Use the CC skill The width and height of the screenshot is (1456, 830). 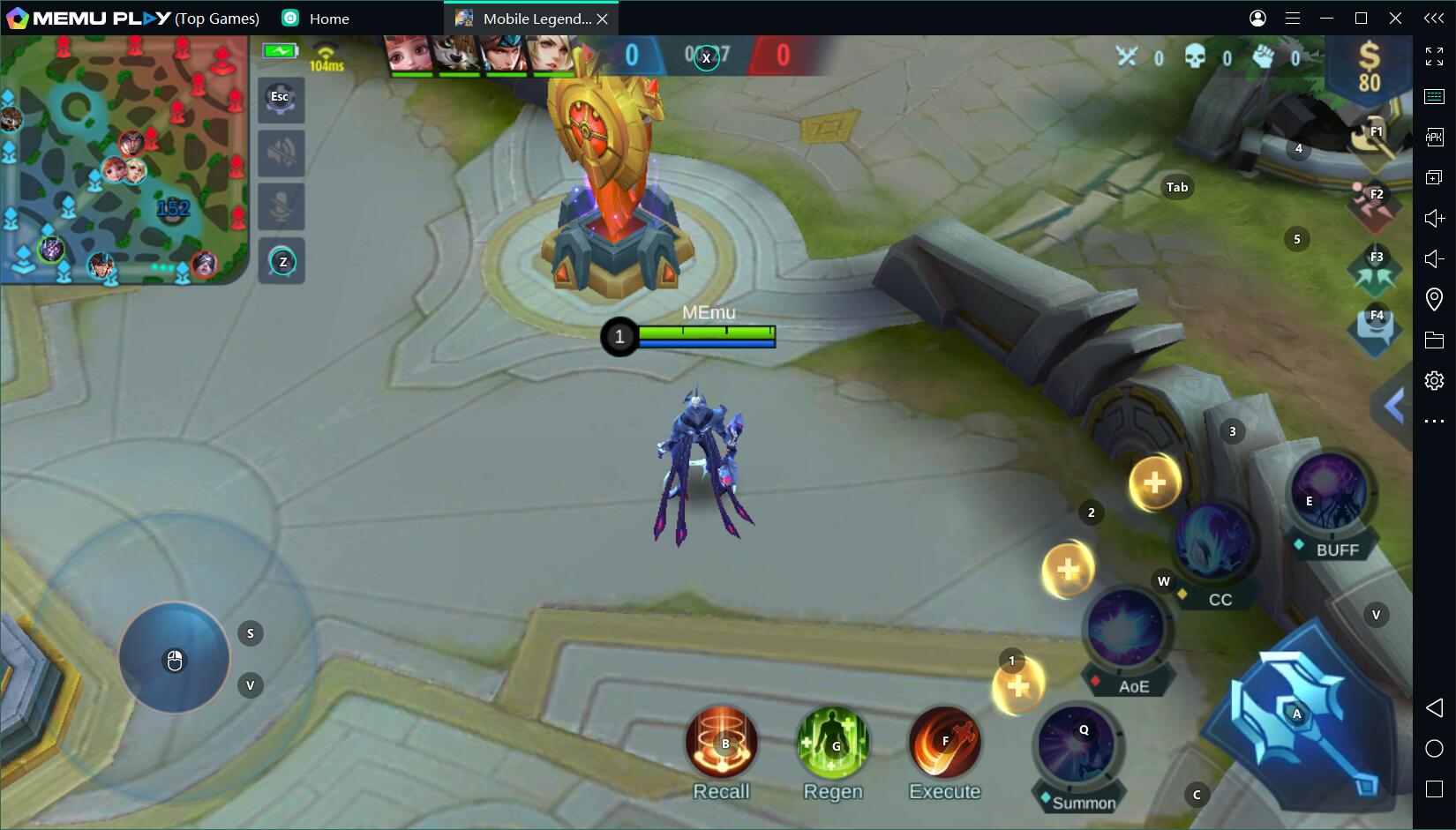point(1214,542)
